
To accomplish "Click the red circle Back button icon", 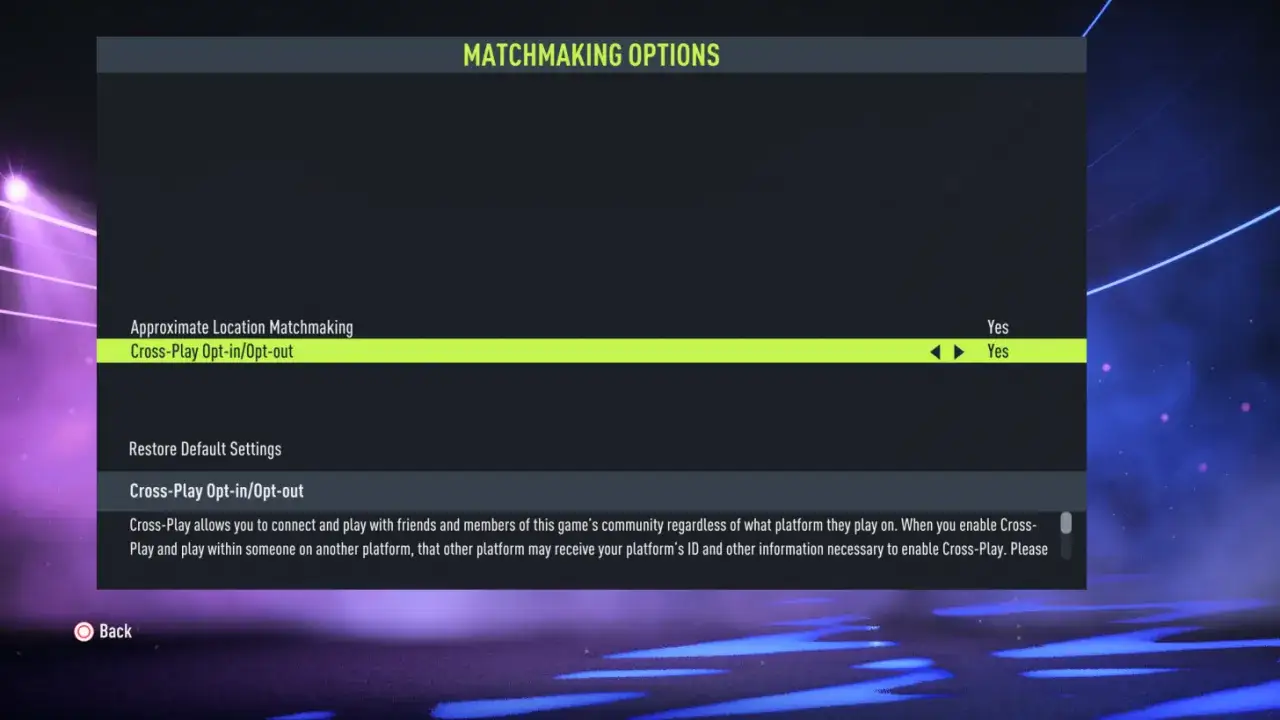I will (x=84, y=631).
